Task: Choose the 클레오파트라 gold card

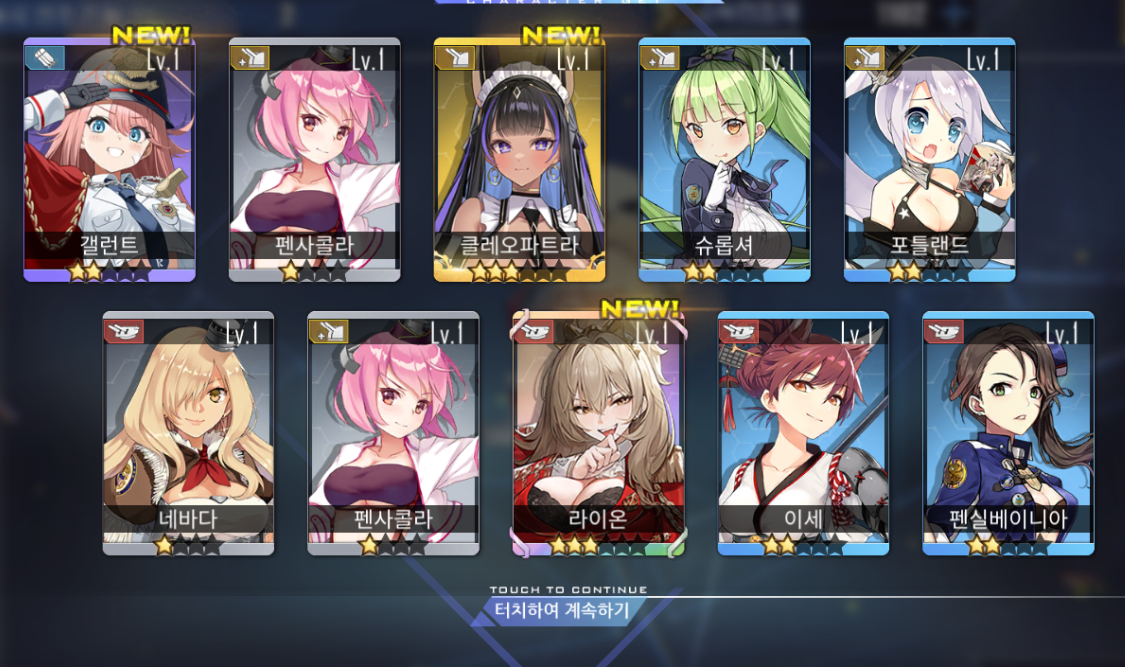Action: pos(519,160)
